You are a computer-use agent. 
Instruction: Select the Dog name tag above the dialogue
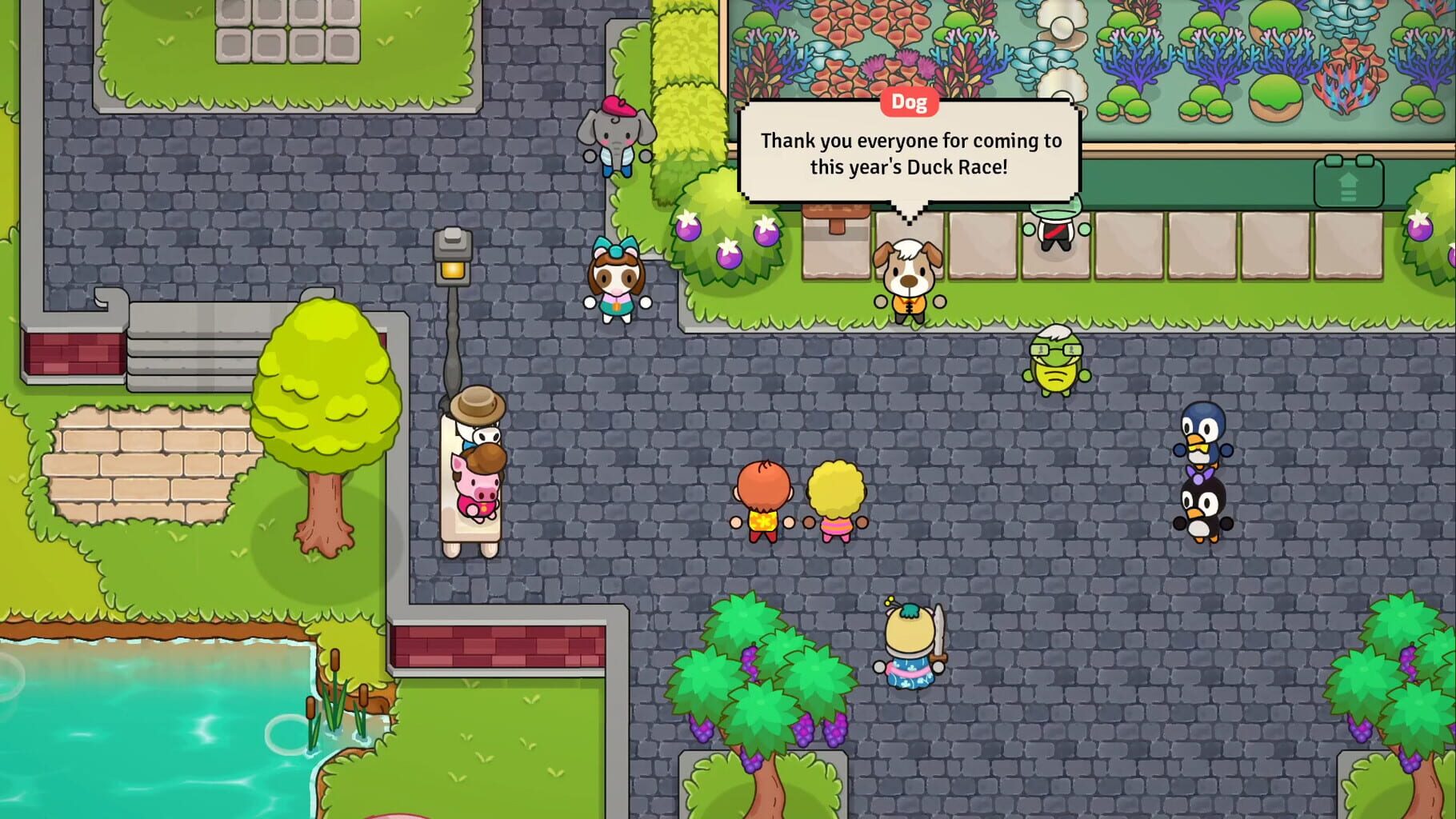coord(910,102)
